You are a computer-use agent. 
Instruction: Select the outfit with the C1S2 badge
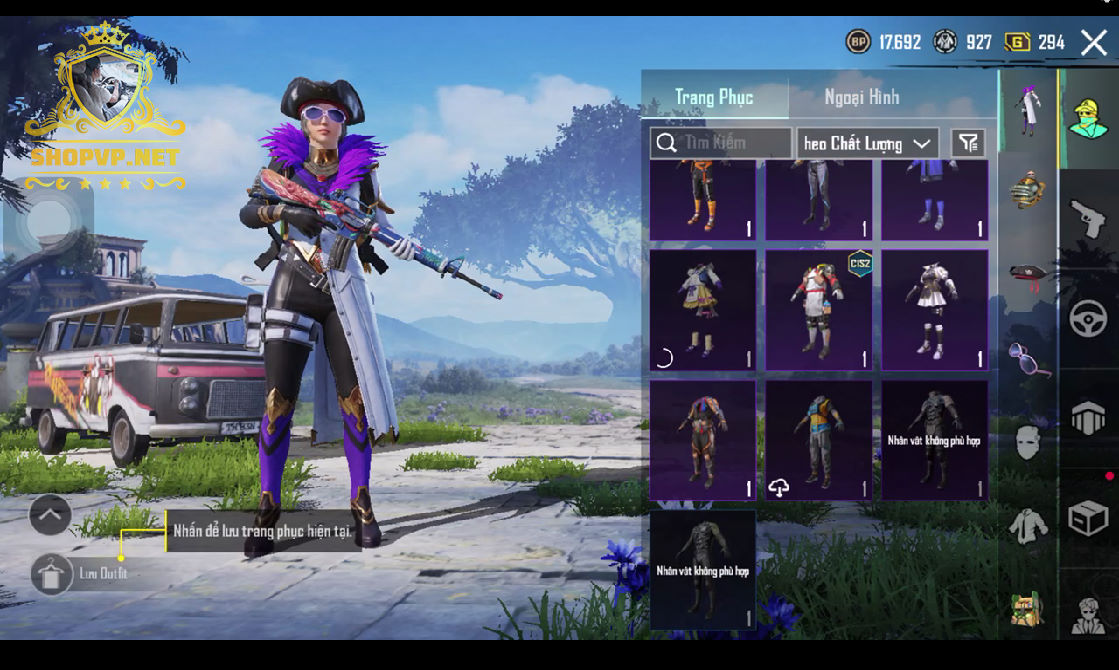819,310
